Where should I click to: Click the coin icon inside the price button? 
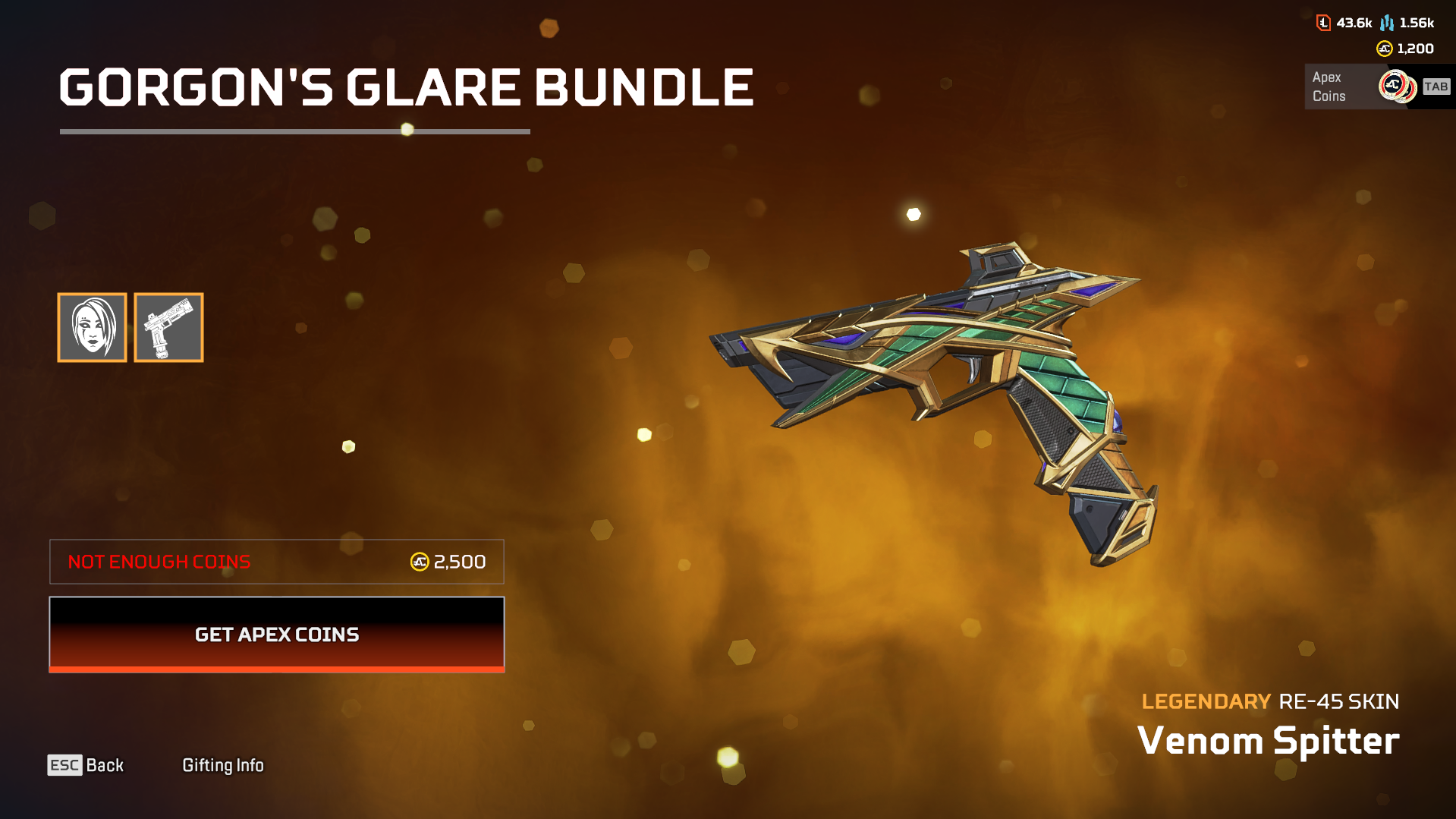[x=418, y=562]
